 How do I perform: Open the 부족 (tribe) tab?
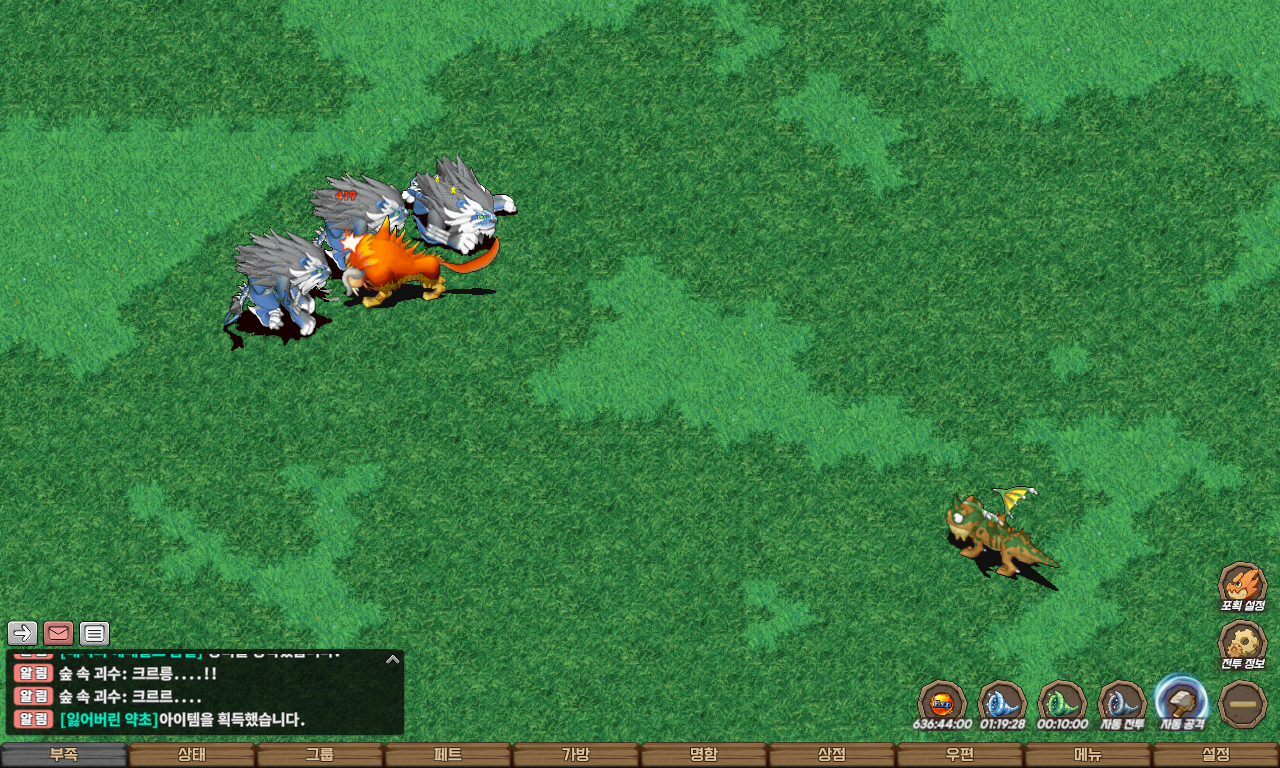[x=64, y=755]
